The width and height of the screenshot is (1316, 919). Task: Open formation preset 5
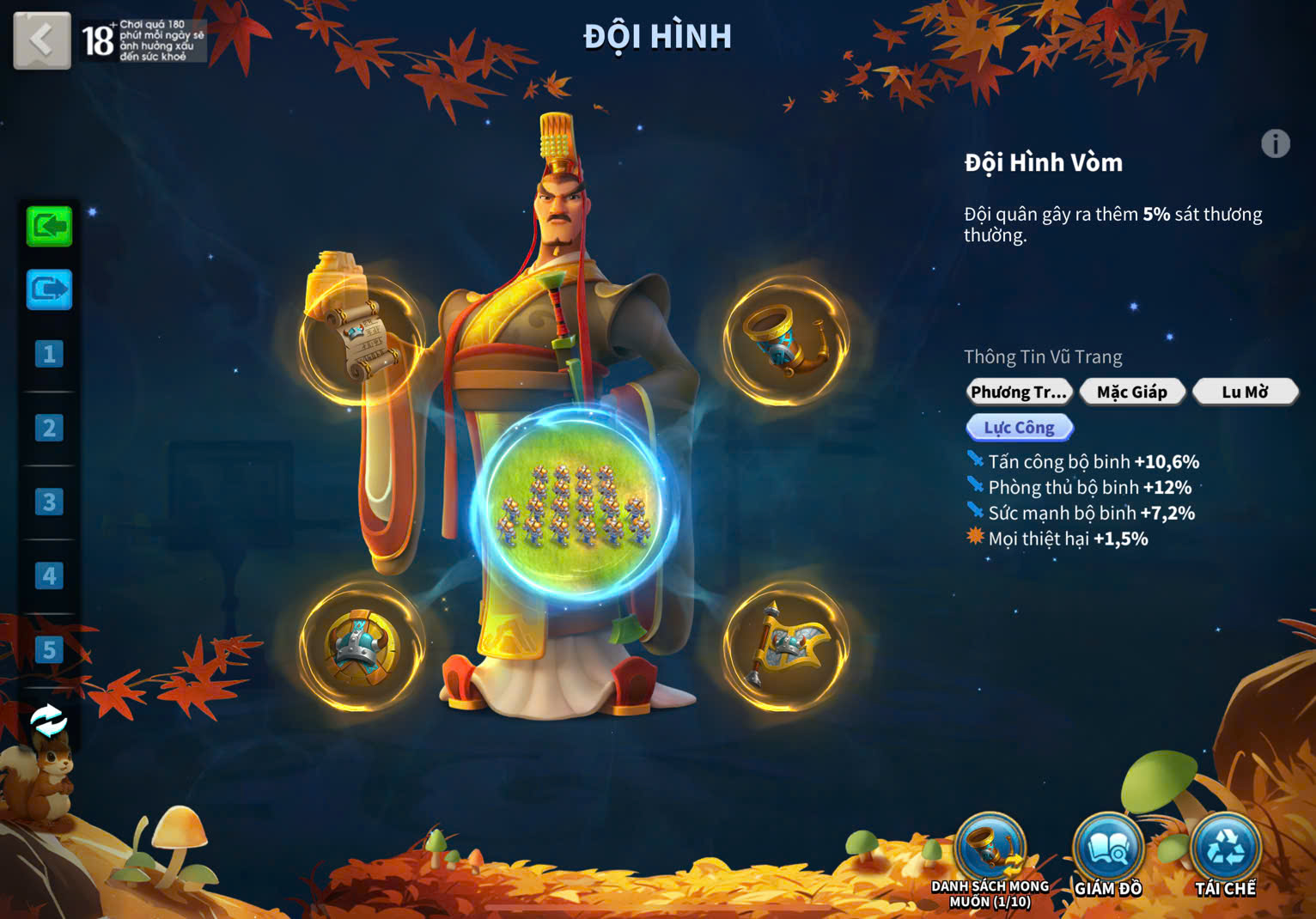pos(49,650)
